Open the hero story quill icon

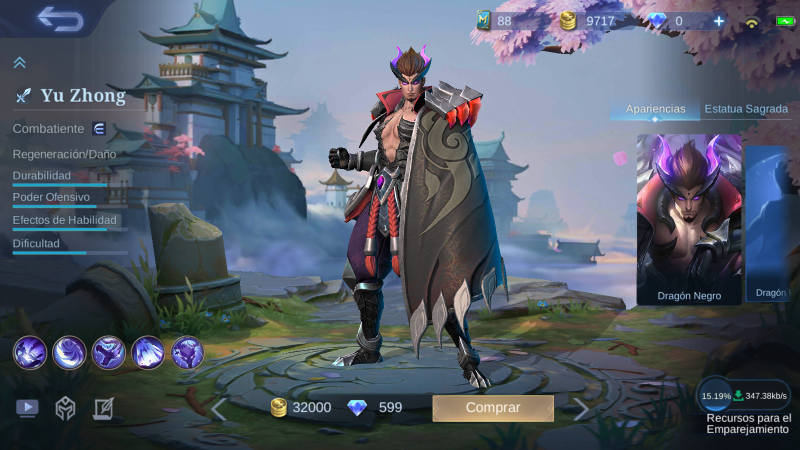(103, 407)
